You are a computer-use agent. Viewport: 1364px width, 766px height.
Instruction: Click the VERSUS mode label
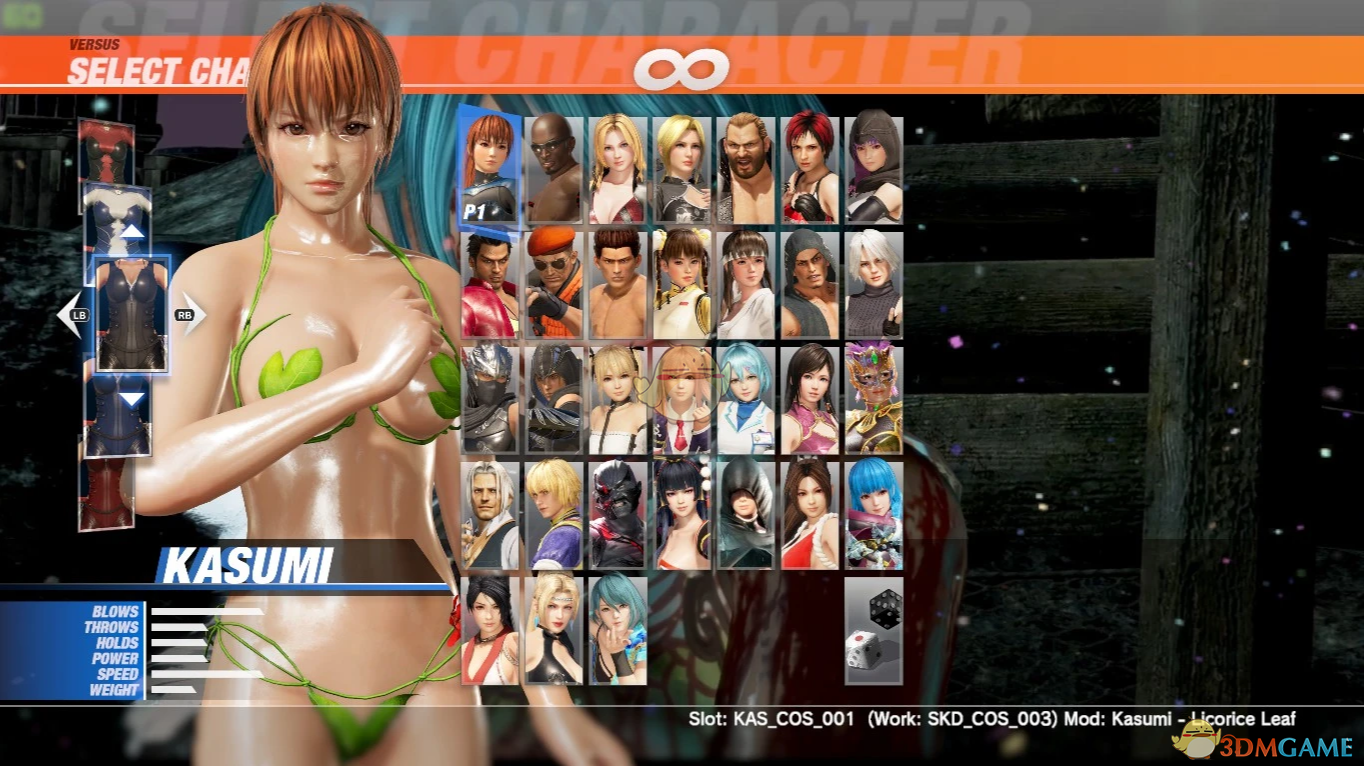pyautogui.click(x=95, y=44)
